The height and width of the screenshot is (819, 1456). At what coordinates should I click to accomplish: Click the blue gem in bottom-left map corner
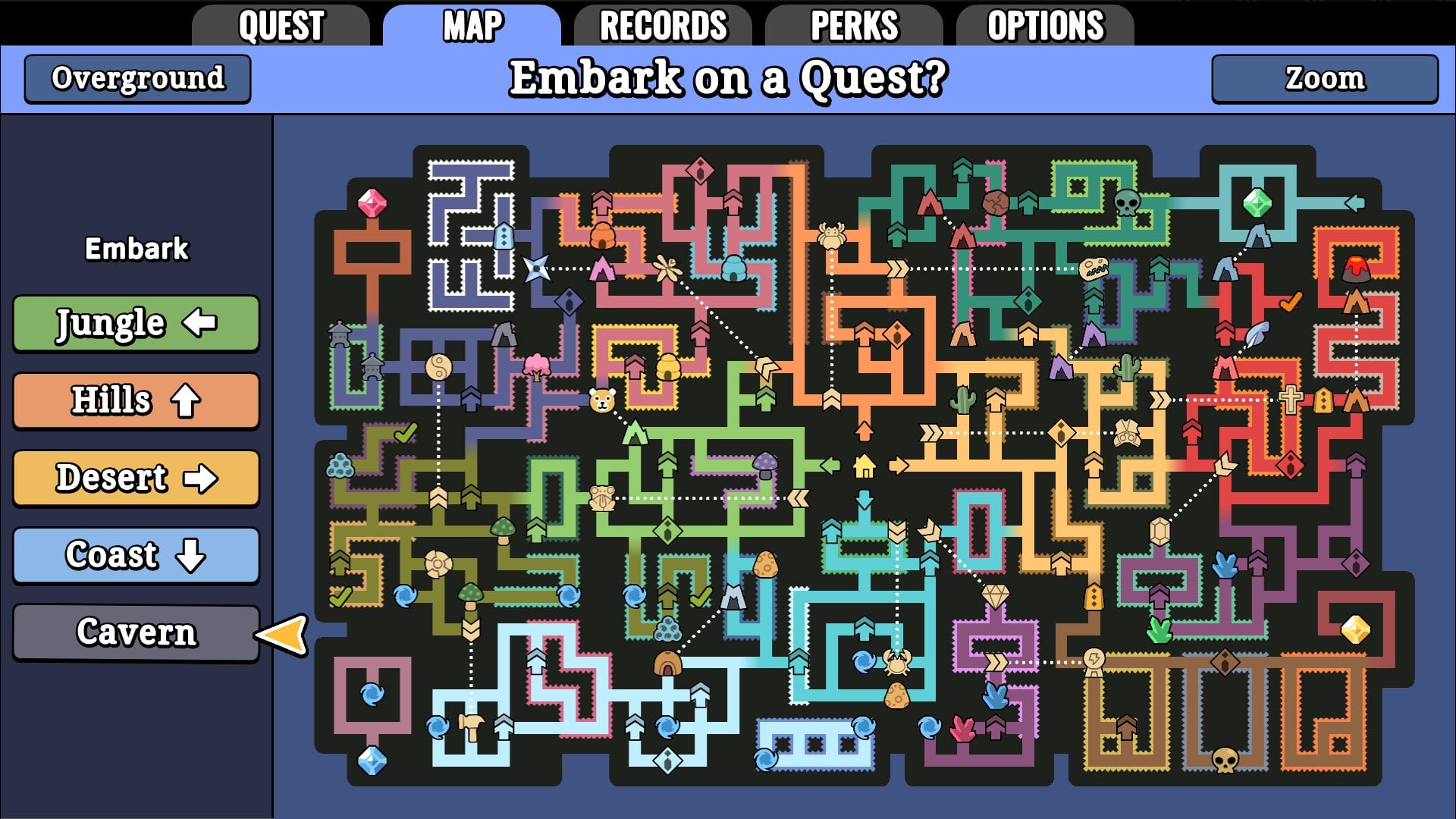point(371,762)
